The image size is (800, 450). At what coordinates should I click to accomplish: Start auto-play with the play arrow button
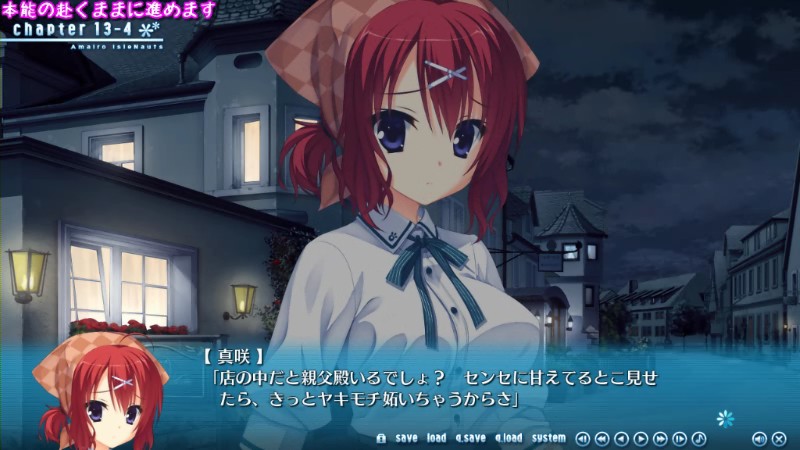641,438
